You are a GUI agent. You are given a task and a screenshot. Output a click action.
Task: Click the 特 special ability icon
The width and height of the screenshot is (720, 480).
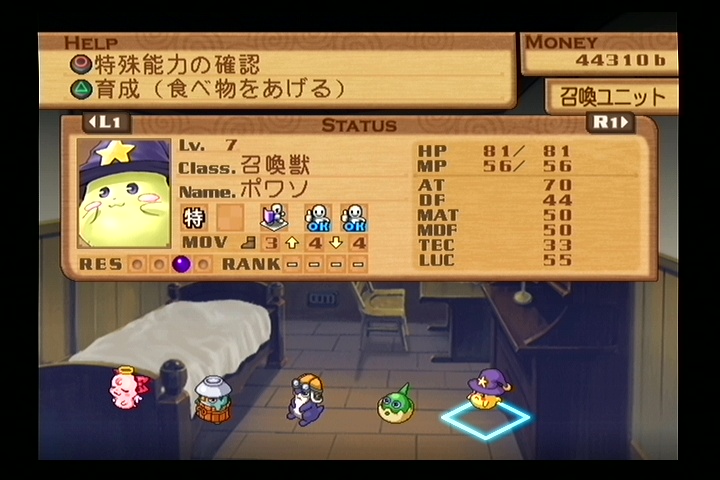coord(194,217)
